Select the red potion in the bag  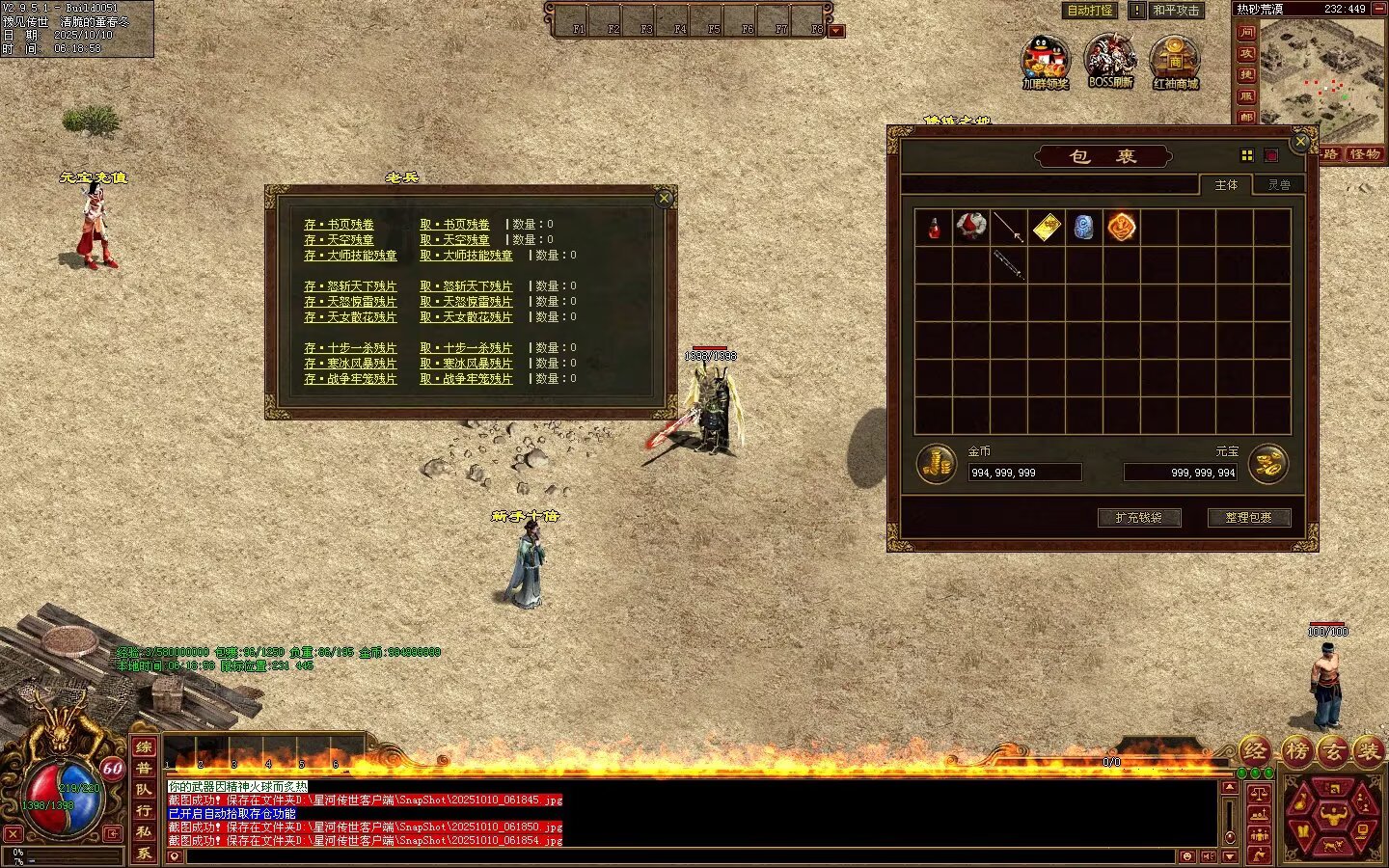[x=934, y=228]
